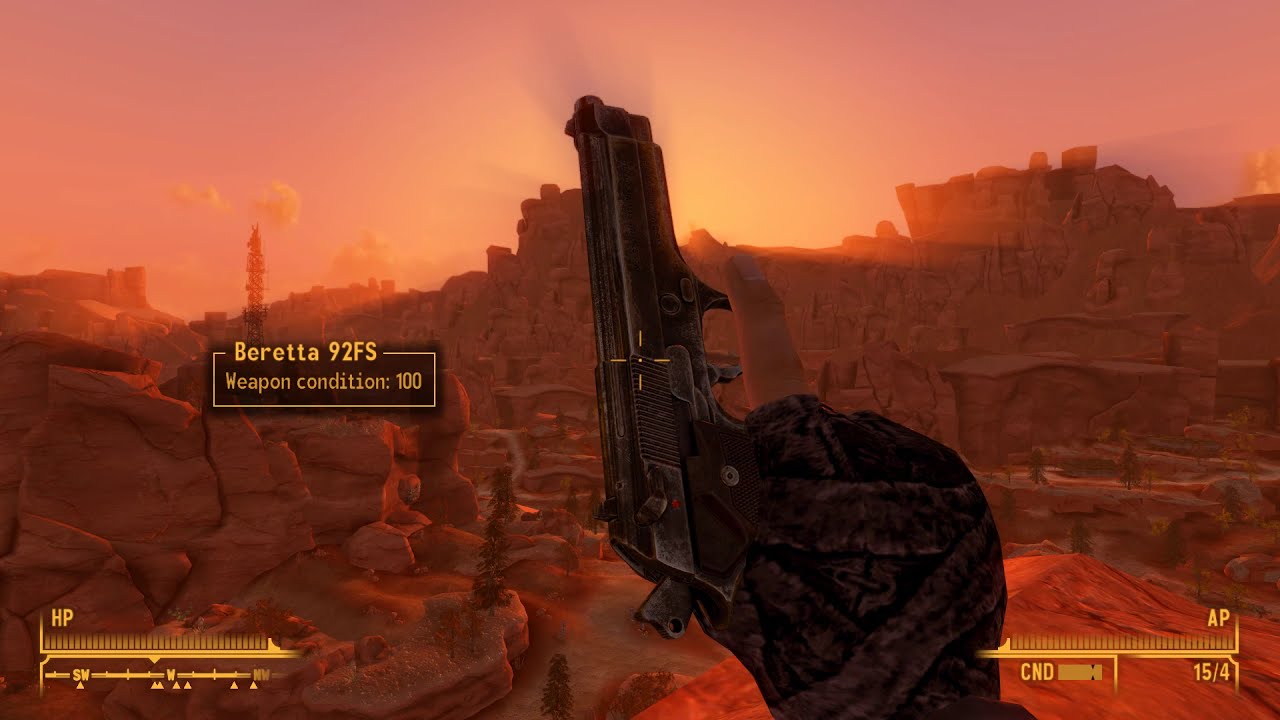Click the SW marking on the compass
Image resolution: width=1280 pixels, height=720 pixels.
(x=80, y=674)
